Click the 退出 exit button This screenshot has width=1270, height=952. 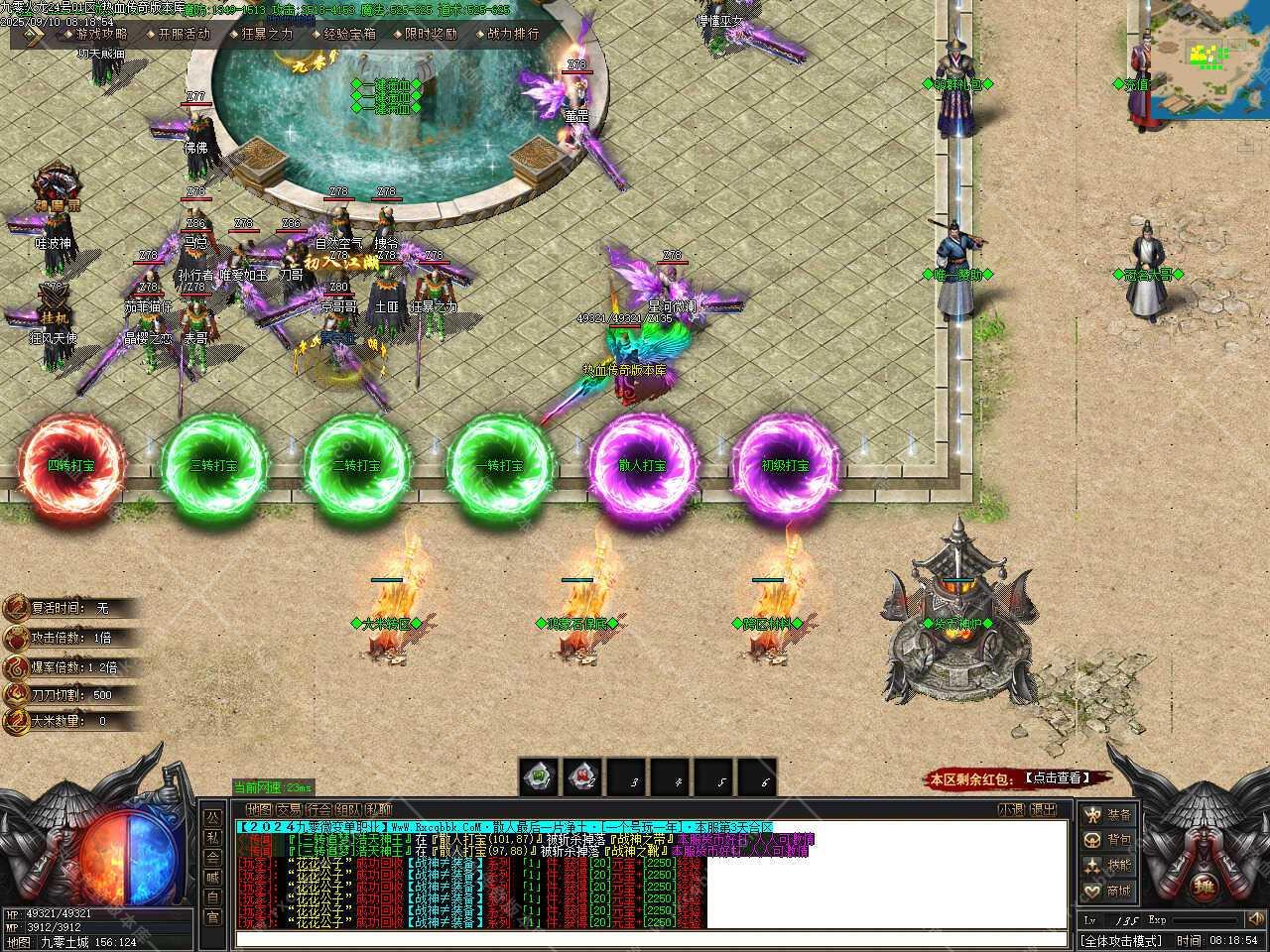(x=1043, y=809)
